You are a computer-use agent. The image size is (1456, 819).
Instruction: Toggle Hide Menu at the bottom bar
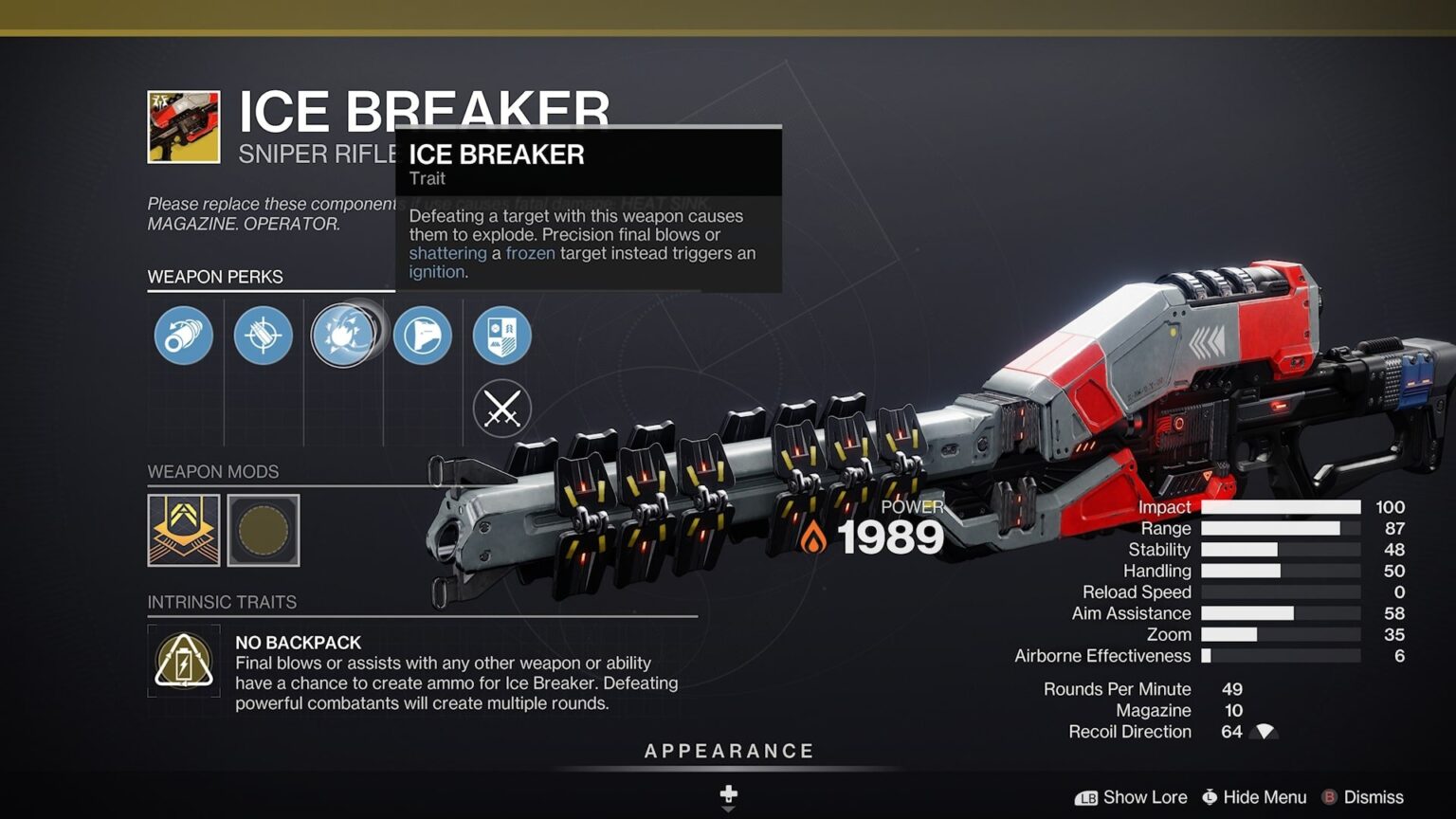pos(1253,797)
